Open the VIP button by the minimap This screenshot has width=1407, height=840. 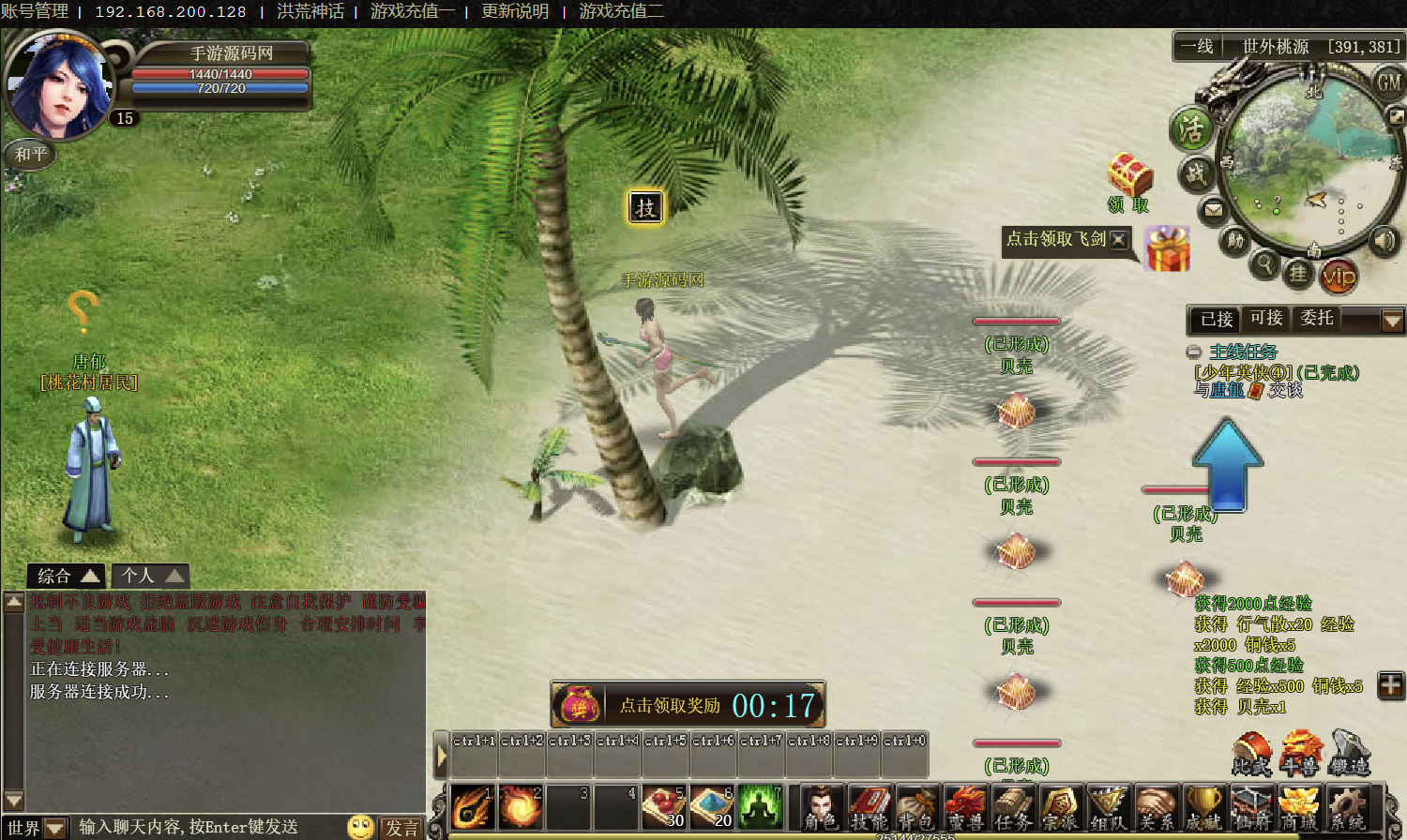tap(1339, 276)
